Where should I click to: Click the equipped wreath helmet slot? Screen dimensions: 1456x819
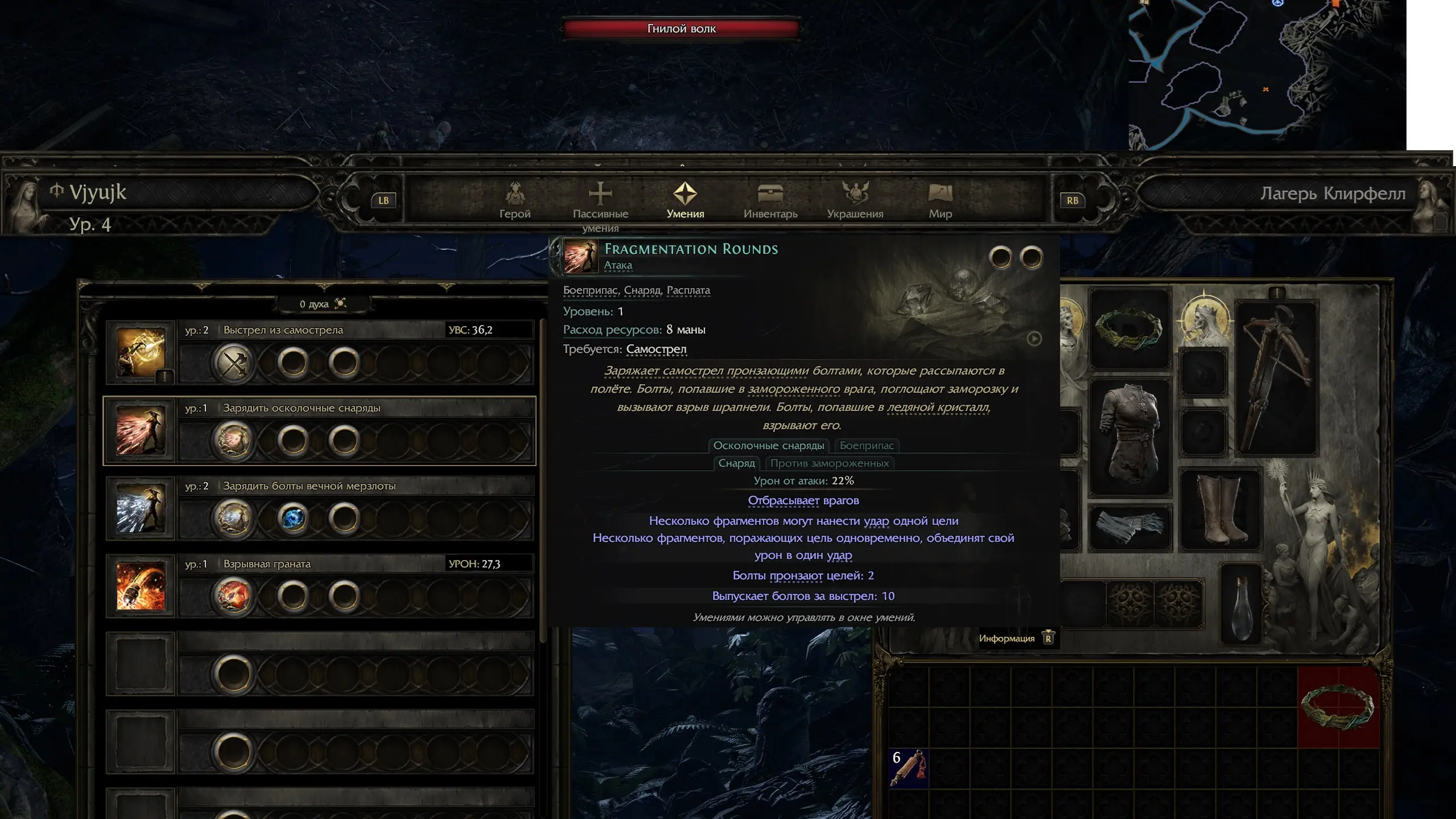pos(1129,329)
